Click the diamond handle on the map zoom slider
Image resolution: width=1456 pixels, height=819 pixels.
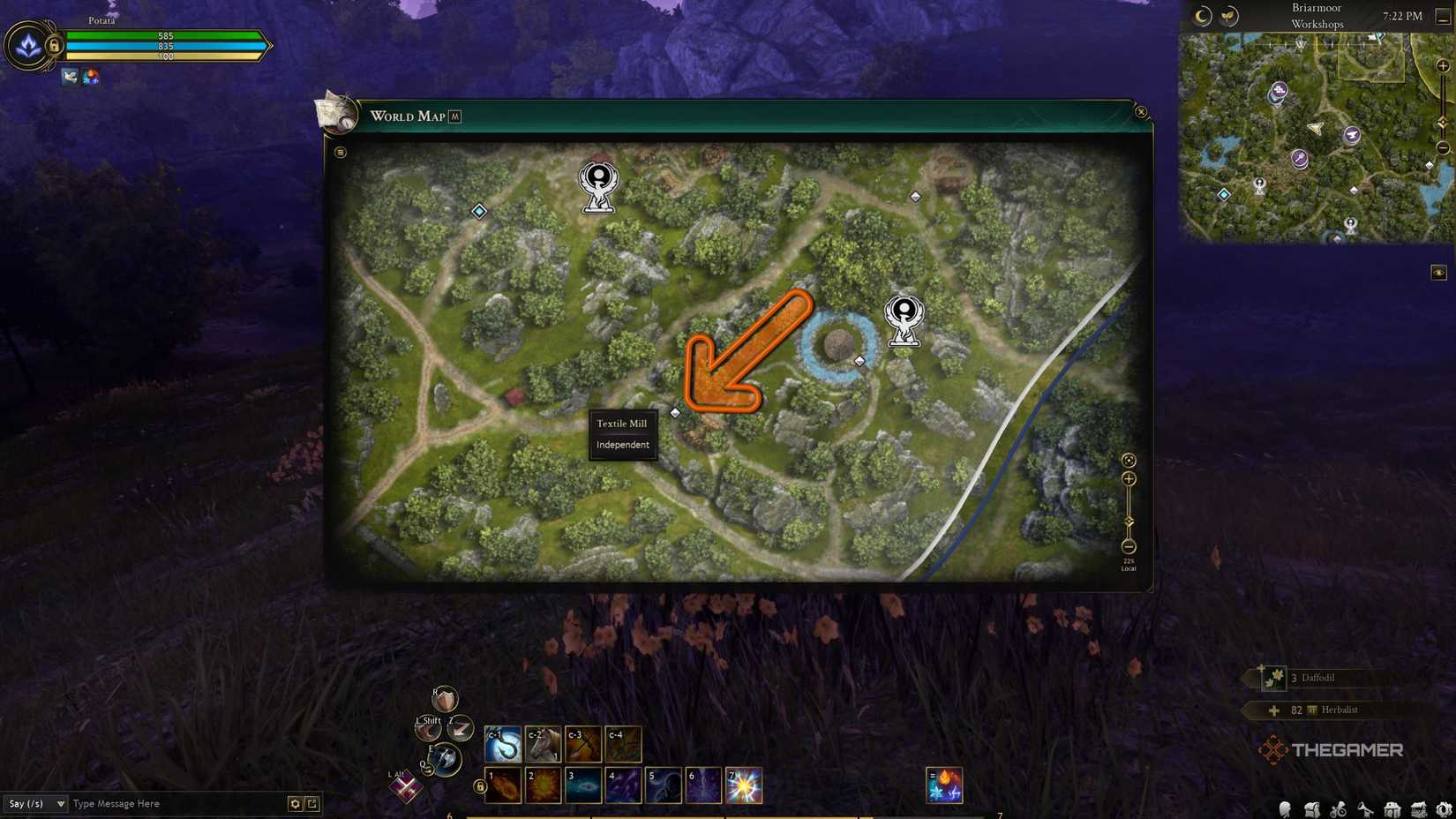tap(1130, 522)
